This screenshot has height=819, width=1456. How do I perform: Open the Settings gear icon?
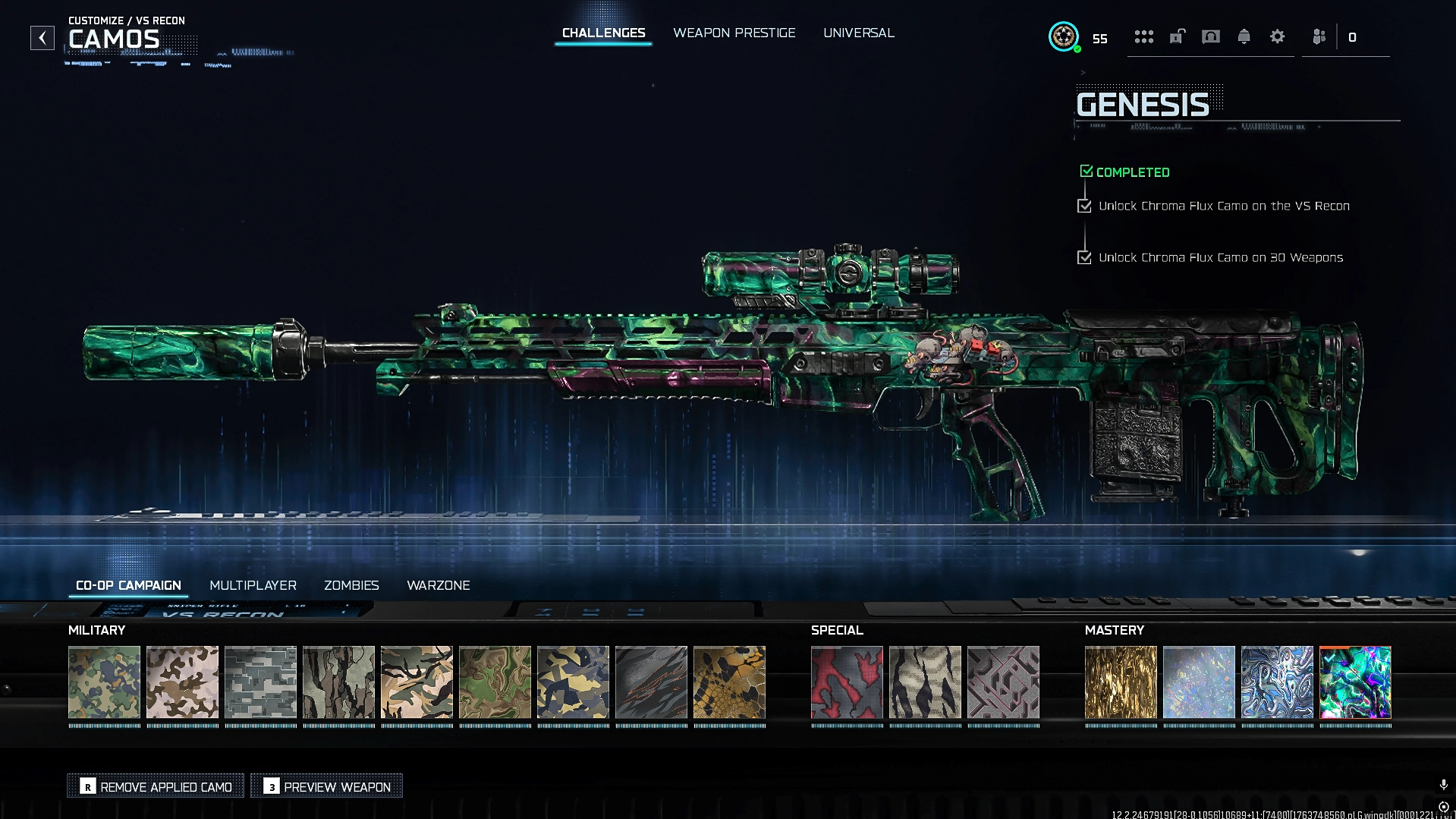(1278, 36)
